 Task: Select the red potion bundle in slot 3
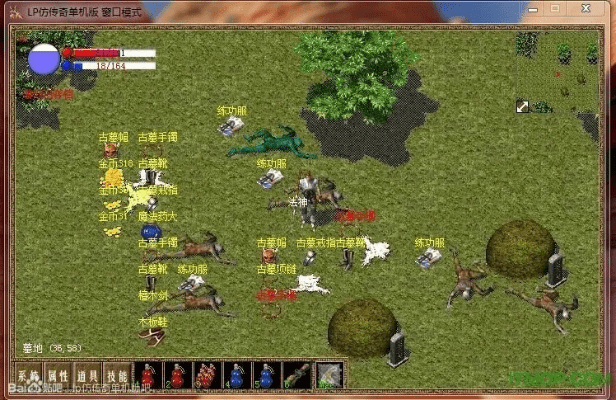coord(207,375)
